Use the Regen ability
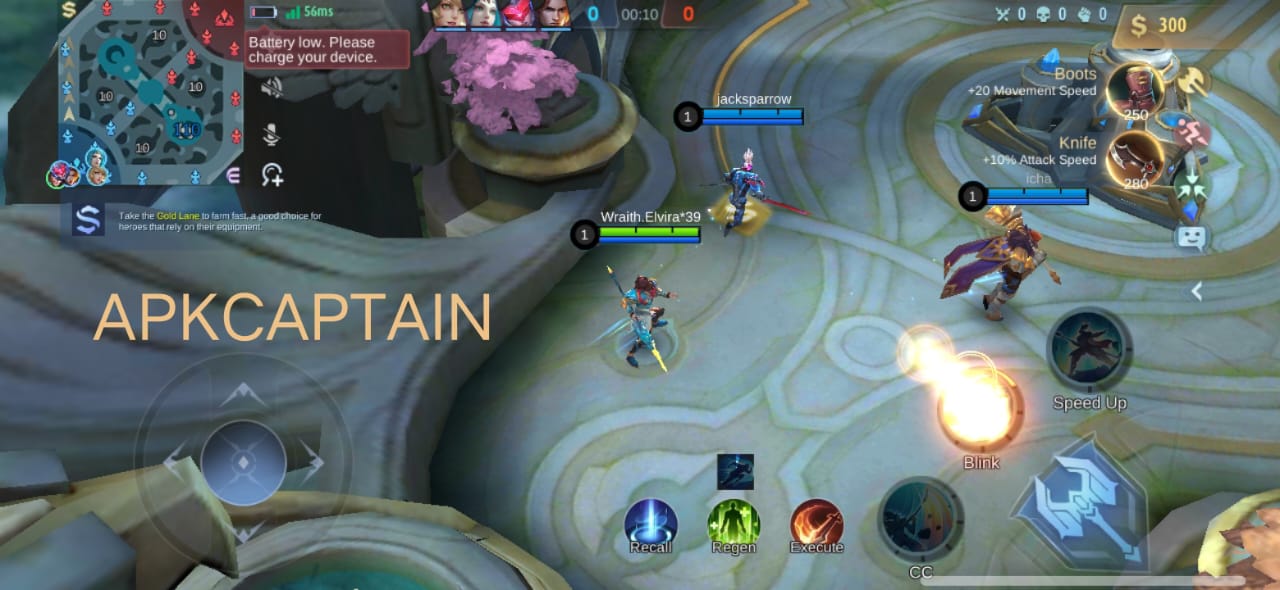1280x590 pixels. click(x=734, y=524)
